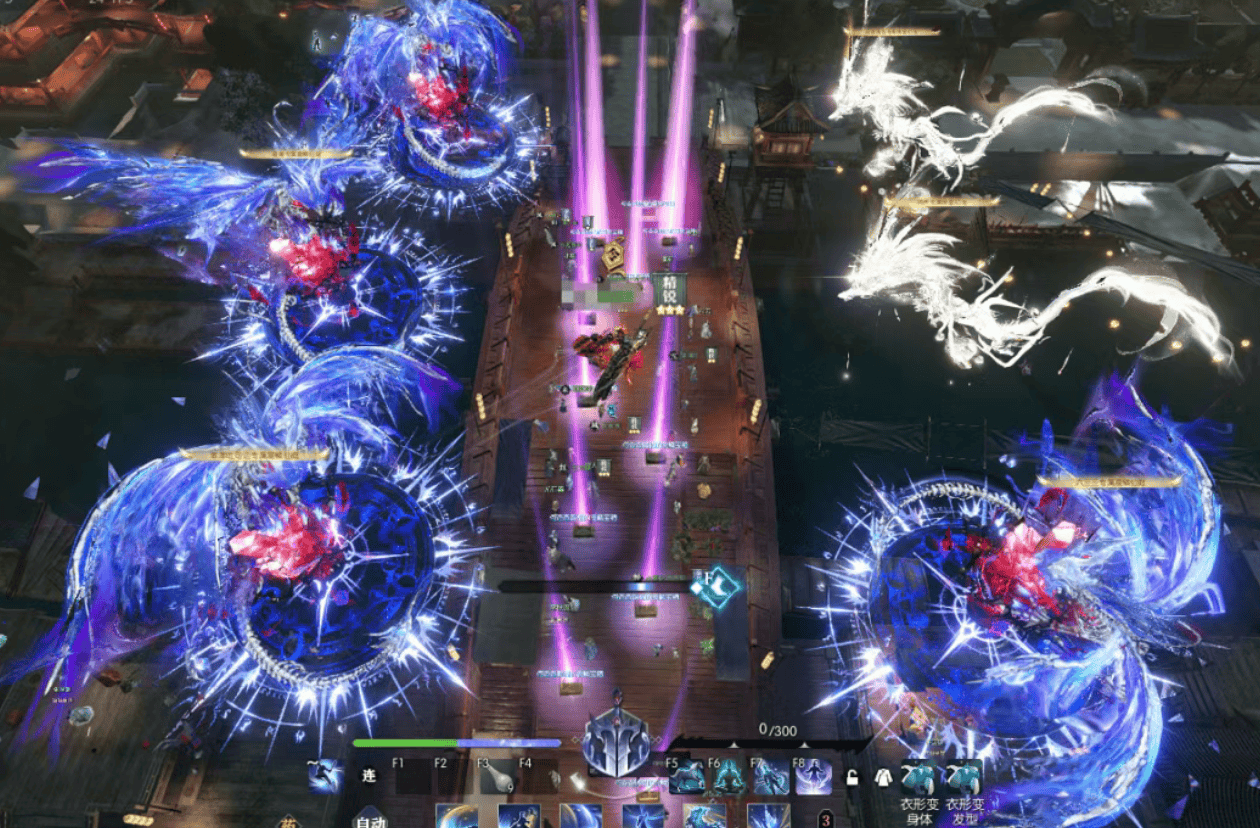Toggle the action bar padlock
The width and height of the screenshot is (1260, 828).
pos(852,777)
